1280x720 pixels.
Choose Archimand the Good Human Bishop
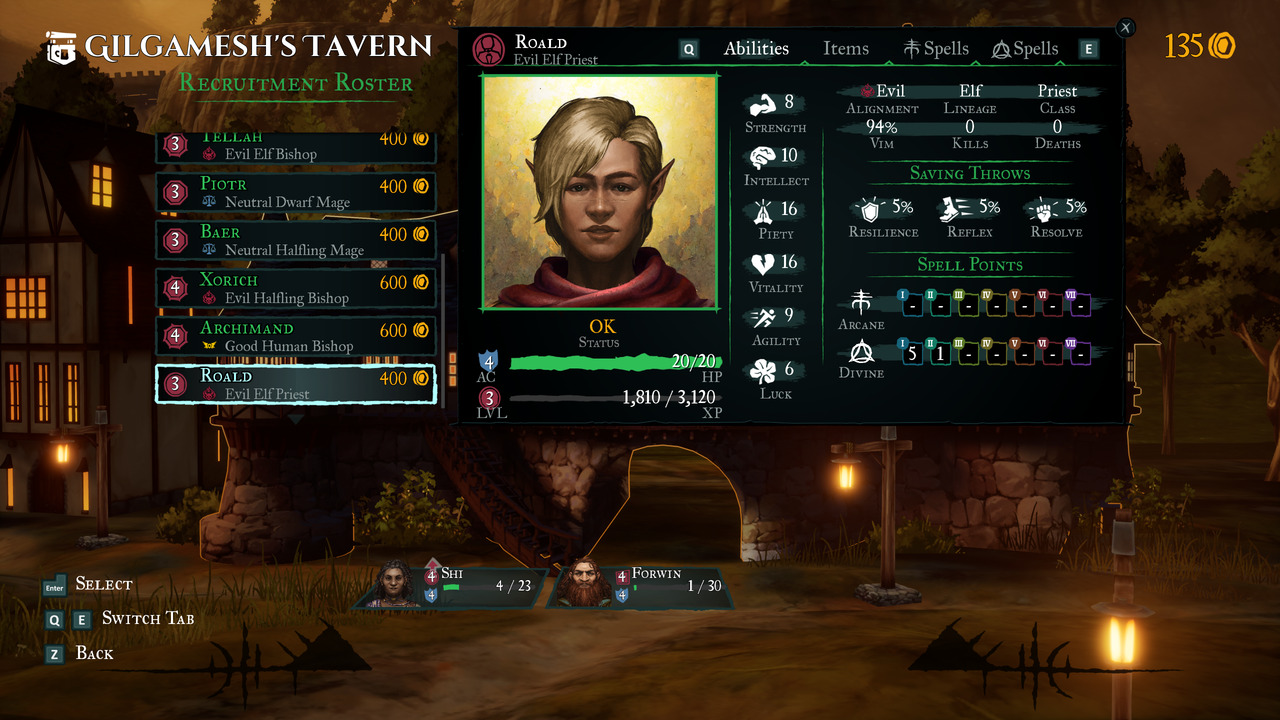[x=296, y=336]
